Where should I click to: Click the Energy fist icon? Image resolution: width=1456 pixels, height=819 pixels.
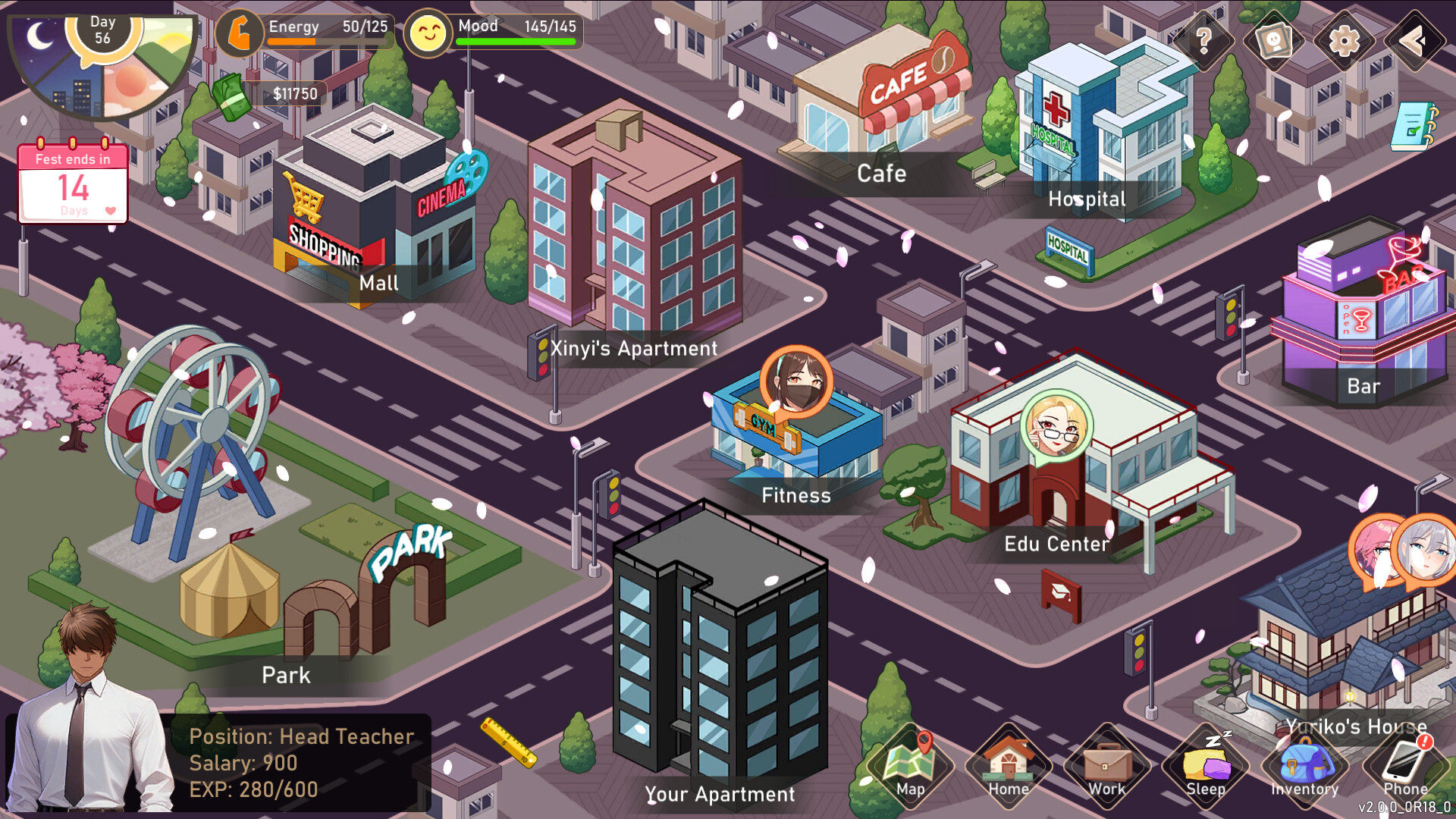pos(240,33)
